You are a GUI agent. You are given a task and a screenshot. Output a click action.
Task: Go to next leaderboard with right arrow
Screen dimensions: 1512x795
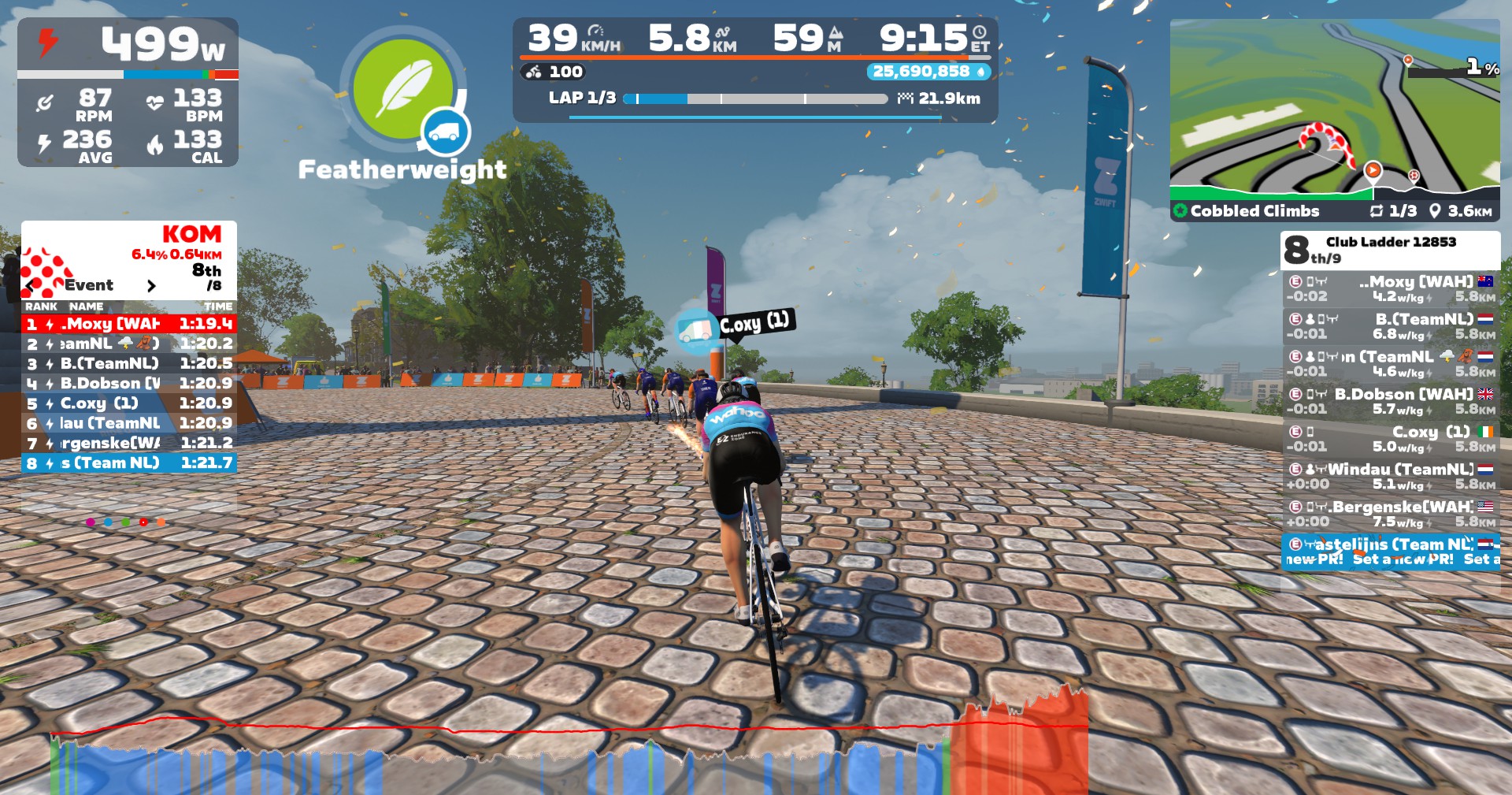coord(151,286)
